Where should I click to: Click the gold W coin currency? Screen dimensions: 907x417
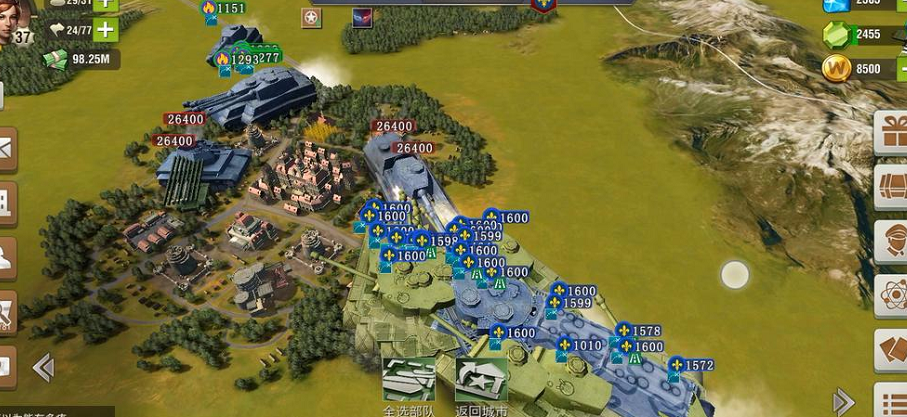(x=836, y=68)
